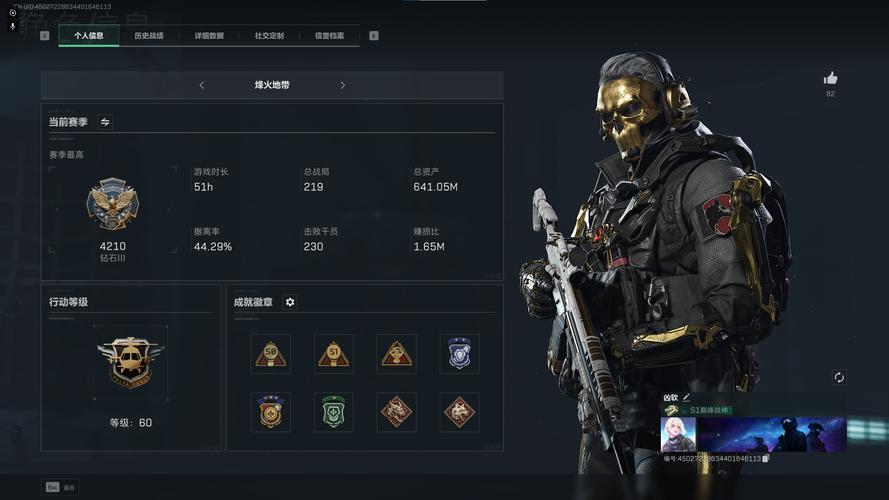The height and width of the screenshot is (500, 889).
Task: Click the Diamond III rank emblem
Action: click(113, 205)
